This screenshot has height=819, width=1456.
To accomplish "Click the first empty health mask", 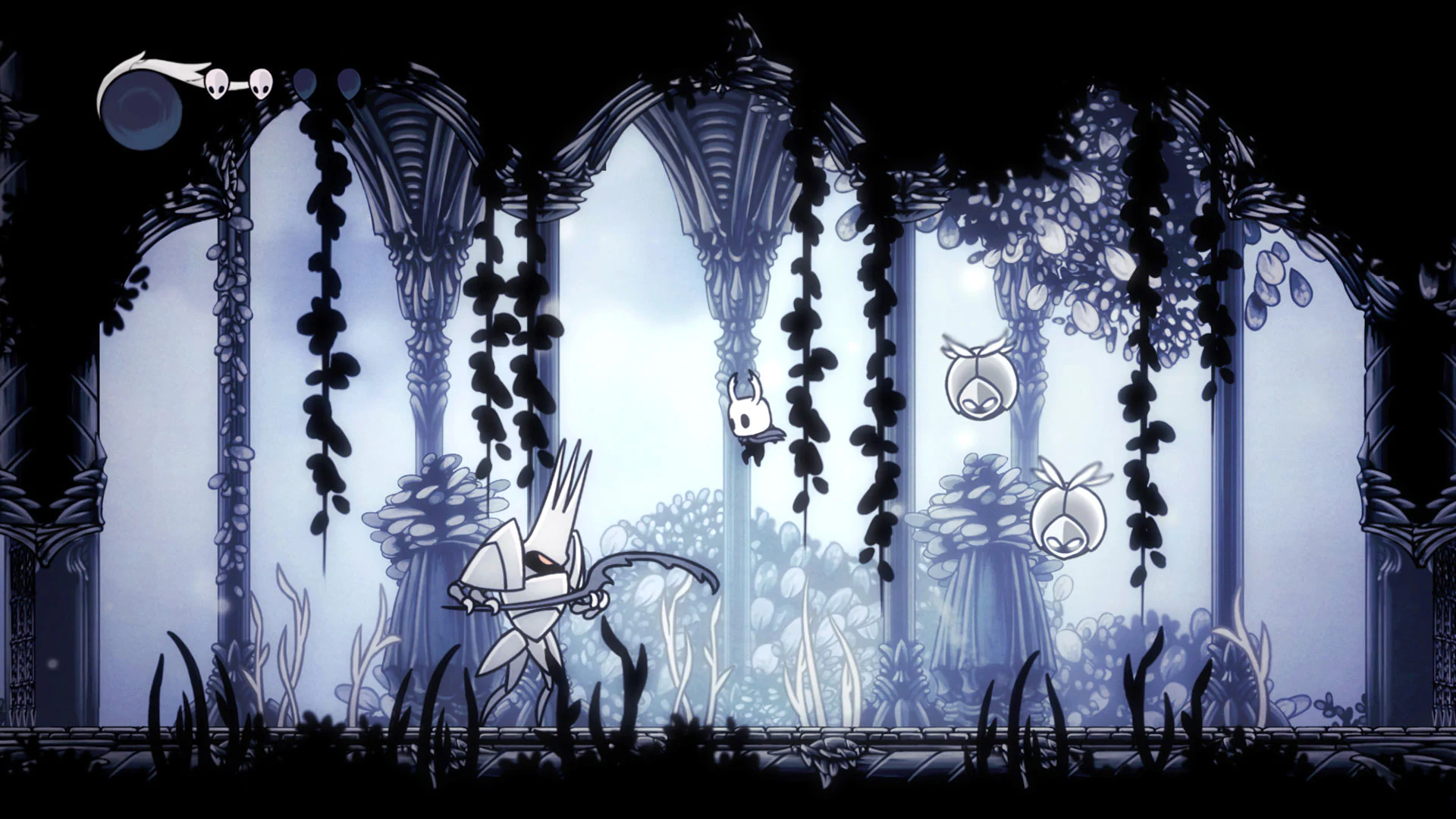I will pyautogui.click(x=306, y=85).
